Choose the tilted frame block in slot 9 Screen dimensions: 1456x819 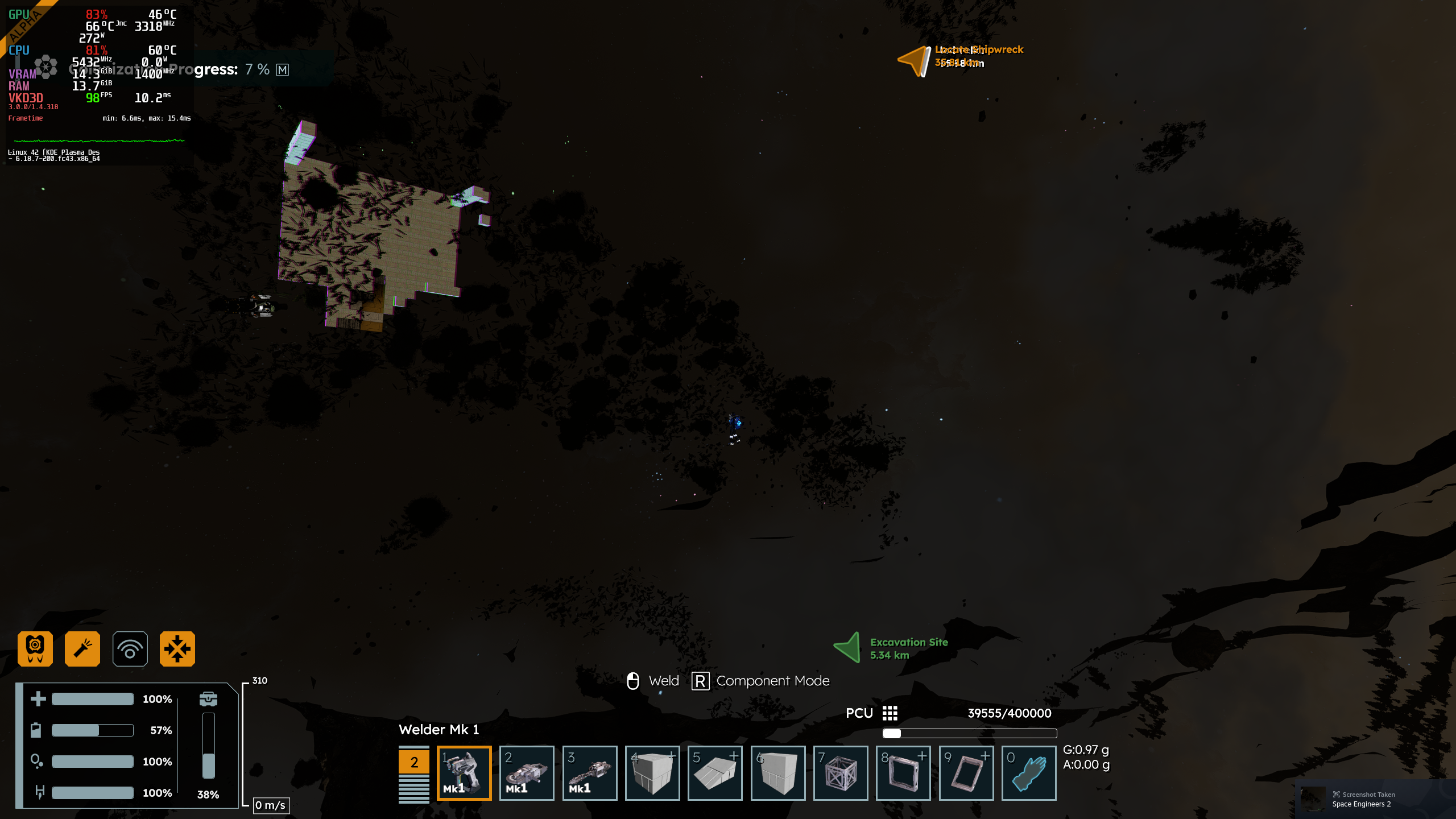[x=966, y=772]
